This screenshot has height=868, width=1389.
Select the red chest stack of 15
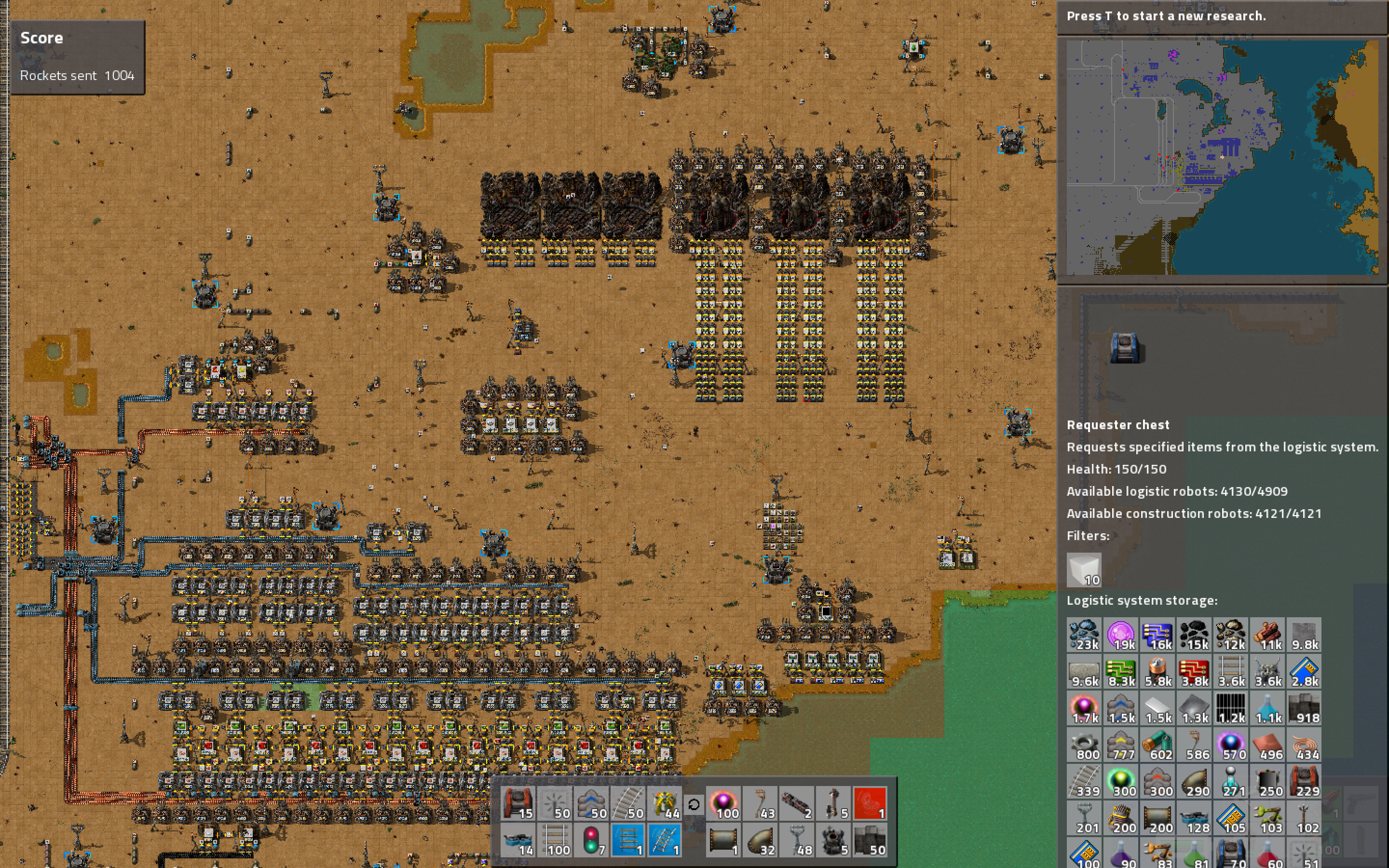point(517,802)
